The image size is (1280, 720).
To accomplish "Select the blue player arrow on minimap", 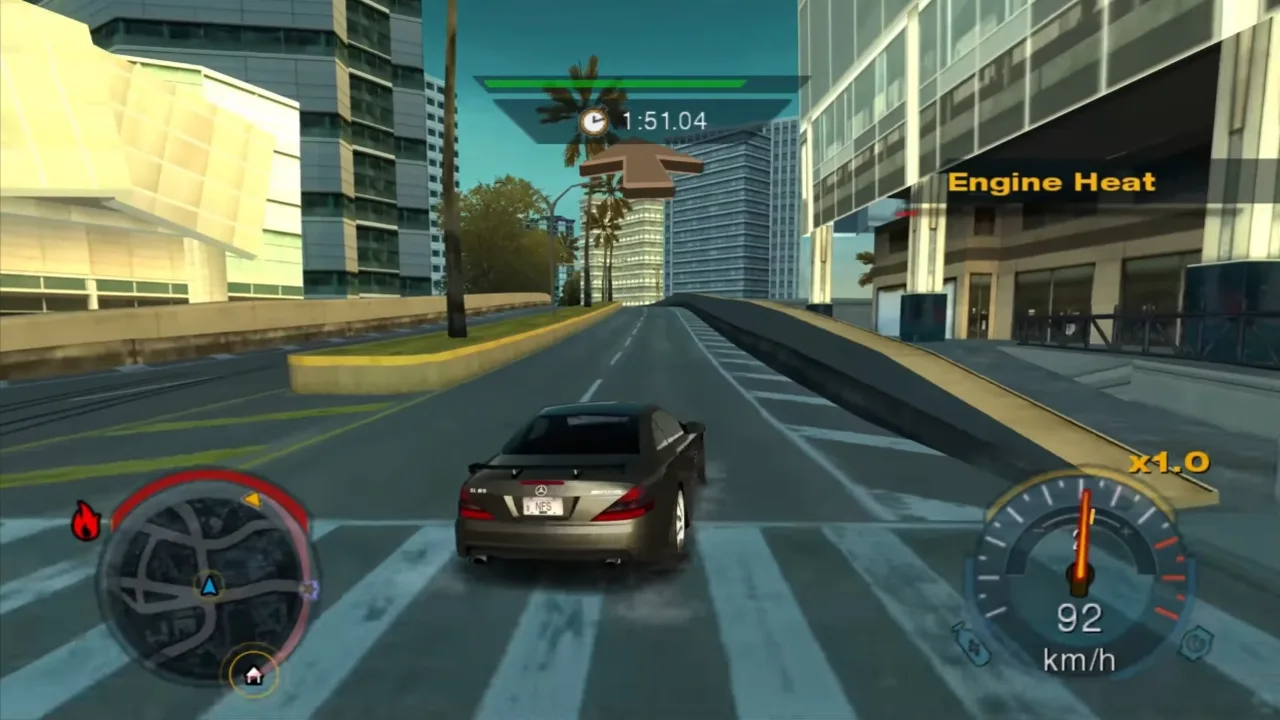I will pyautogui.click(x=210, y=587).
